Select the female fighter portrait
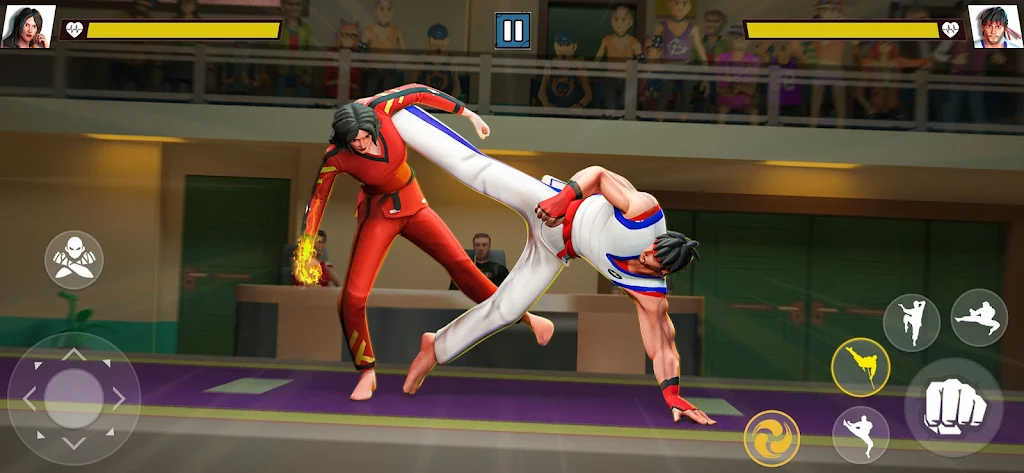The width and height of the screenshot is (1024, 473). [28, 26]
